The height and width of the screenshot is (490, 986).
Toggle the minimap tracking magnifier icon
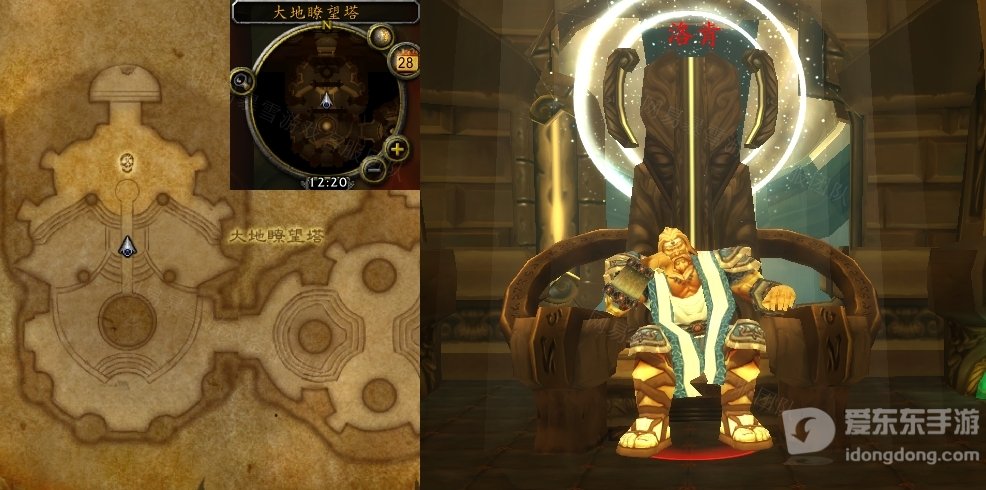(x=243, y=82)
